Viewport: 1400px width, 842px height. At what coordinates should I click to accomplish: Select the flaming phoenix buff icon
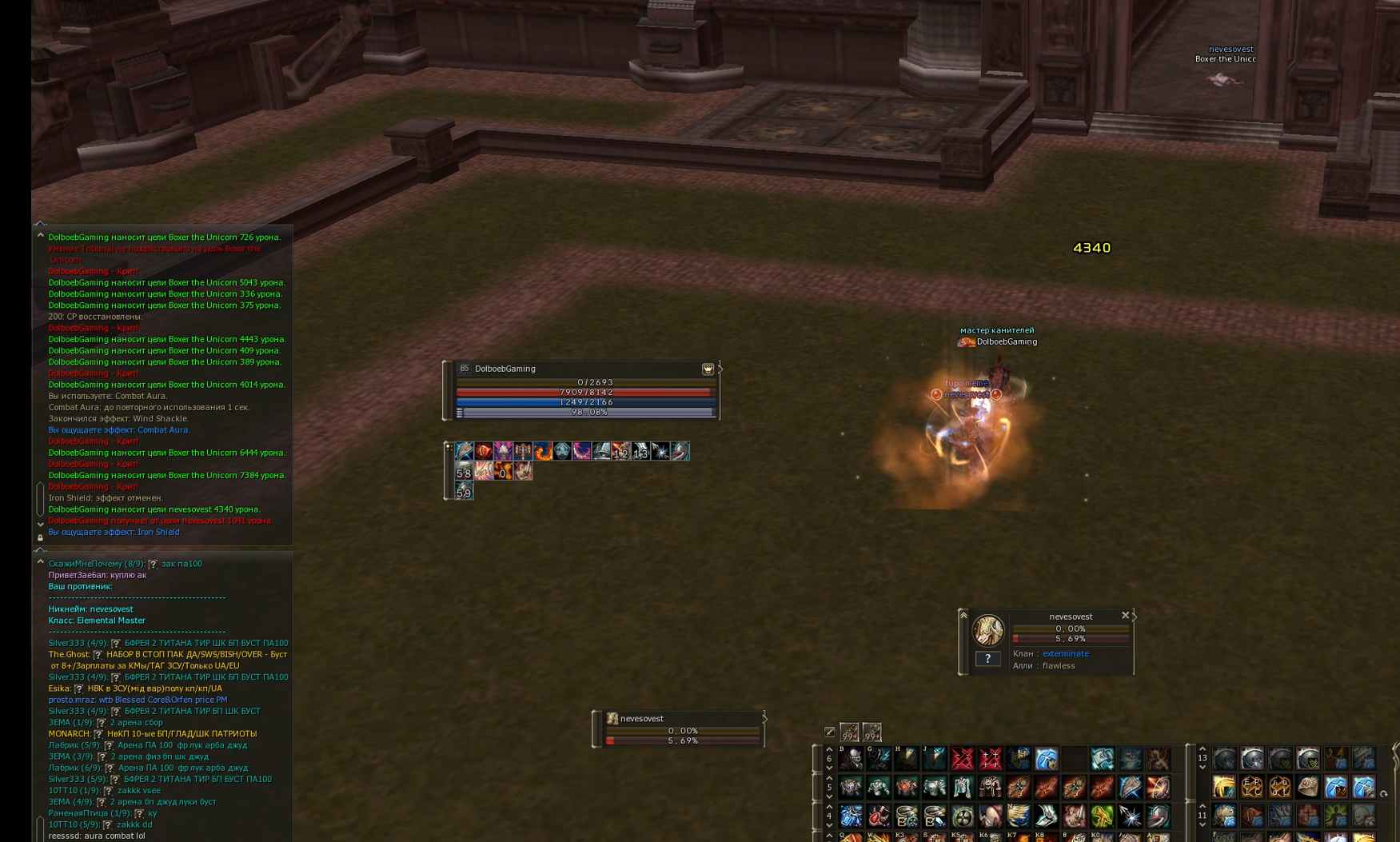542,452
